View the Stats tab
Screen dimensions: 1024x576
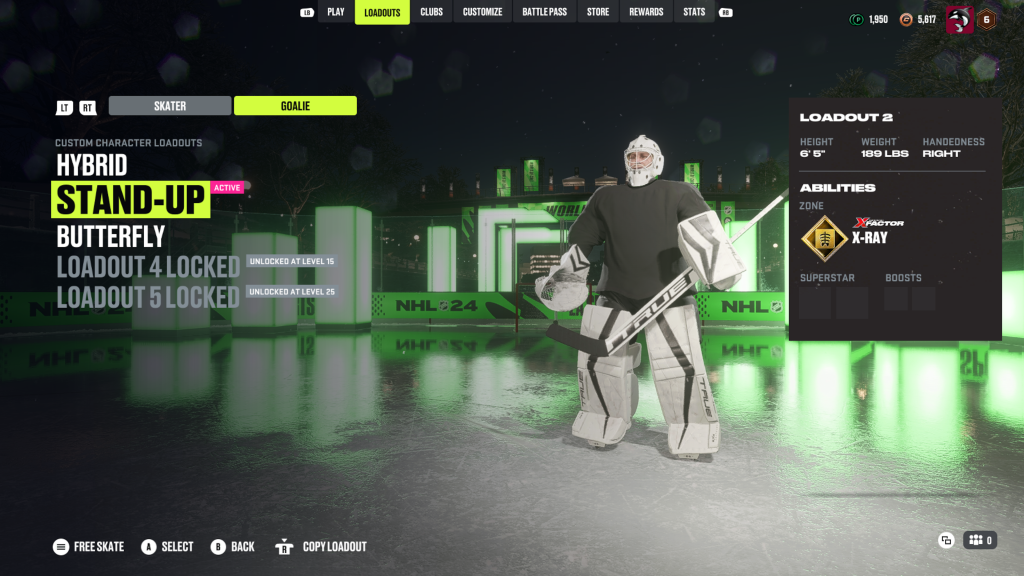tap(694, 12)
